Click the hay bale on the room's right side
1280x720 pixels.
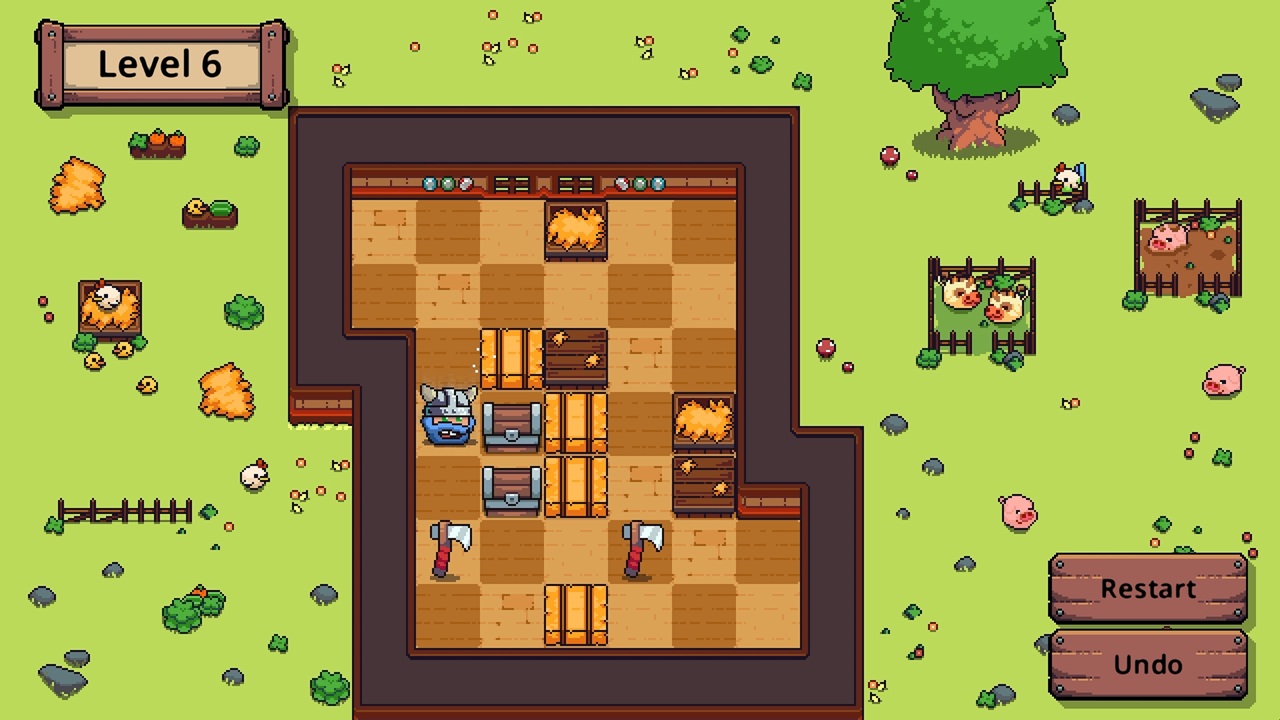click(705, 420)
